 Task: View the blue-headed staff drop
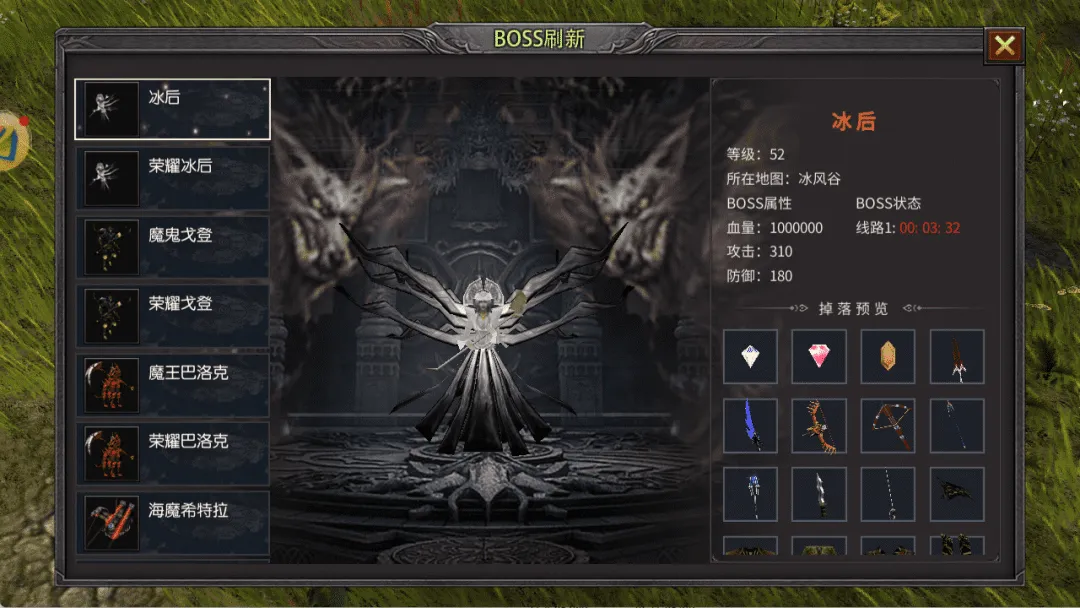pos(750,494)
